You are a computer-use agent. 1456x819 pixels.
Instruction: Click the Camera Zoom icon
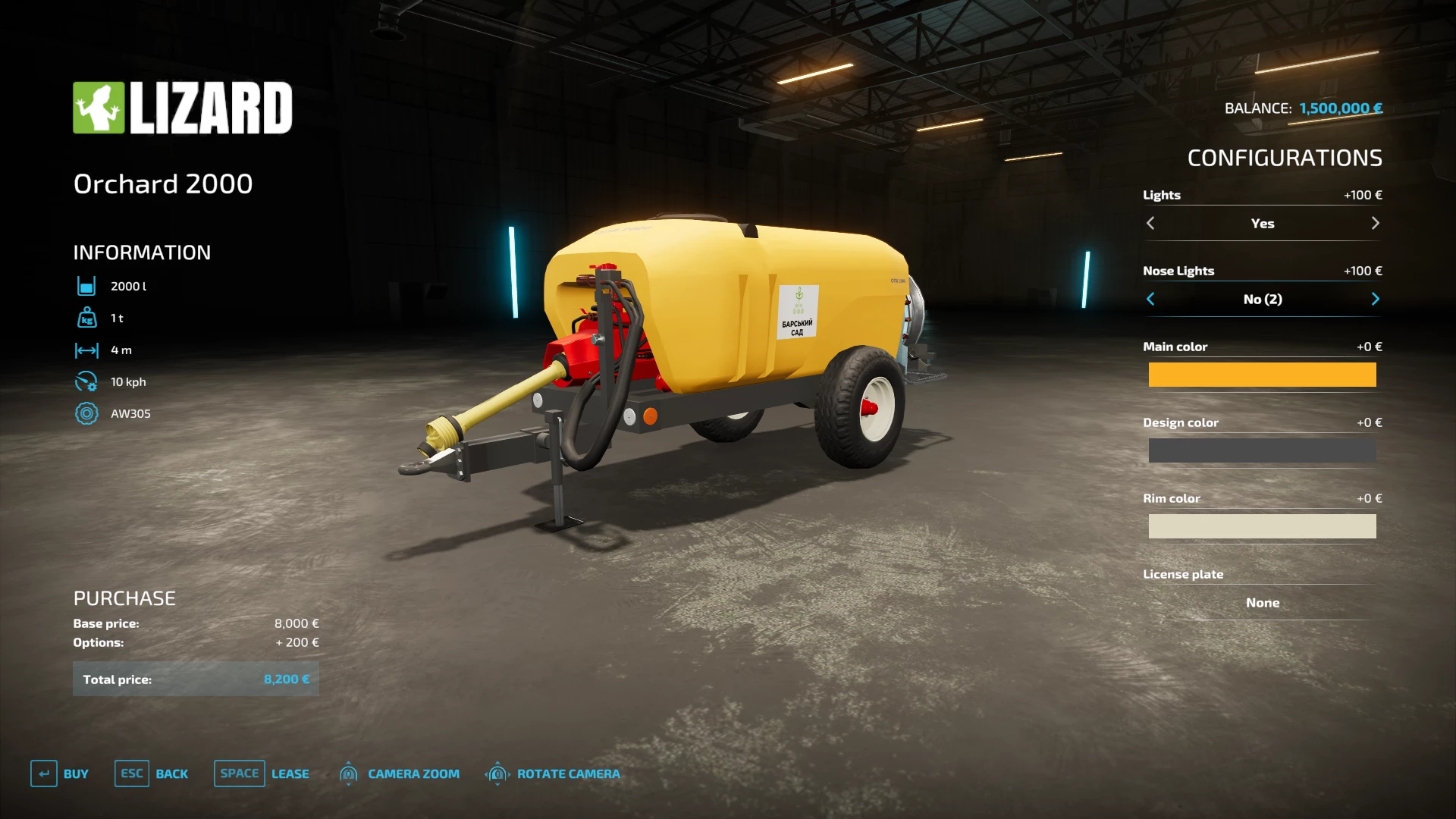coord(349,773)
